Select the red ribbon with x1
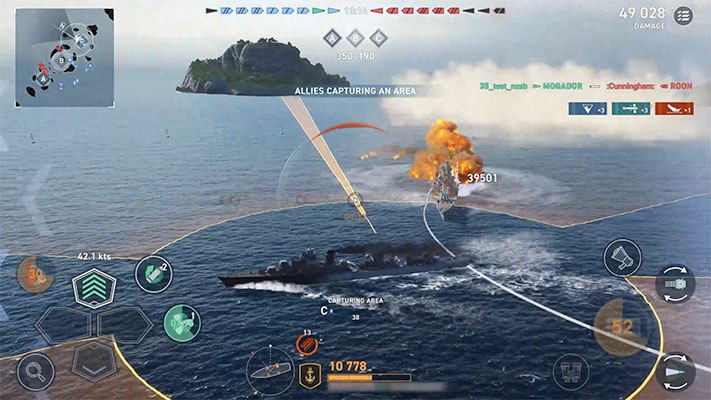Screen dimensions: 711x400 (674, 108)
